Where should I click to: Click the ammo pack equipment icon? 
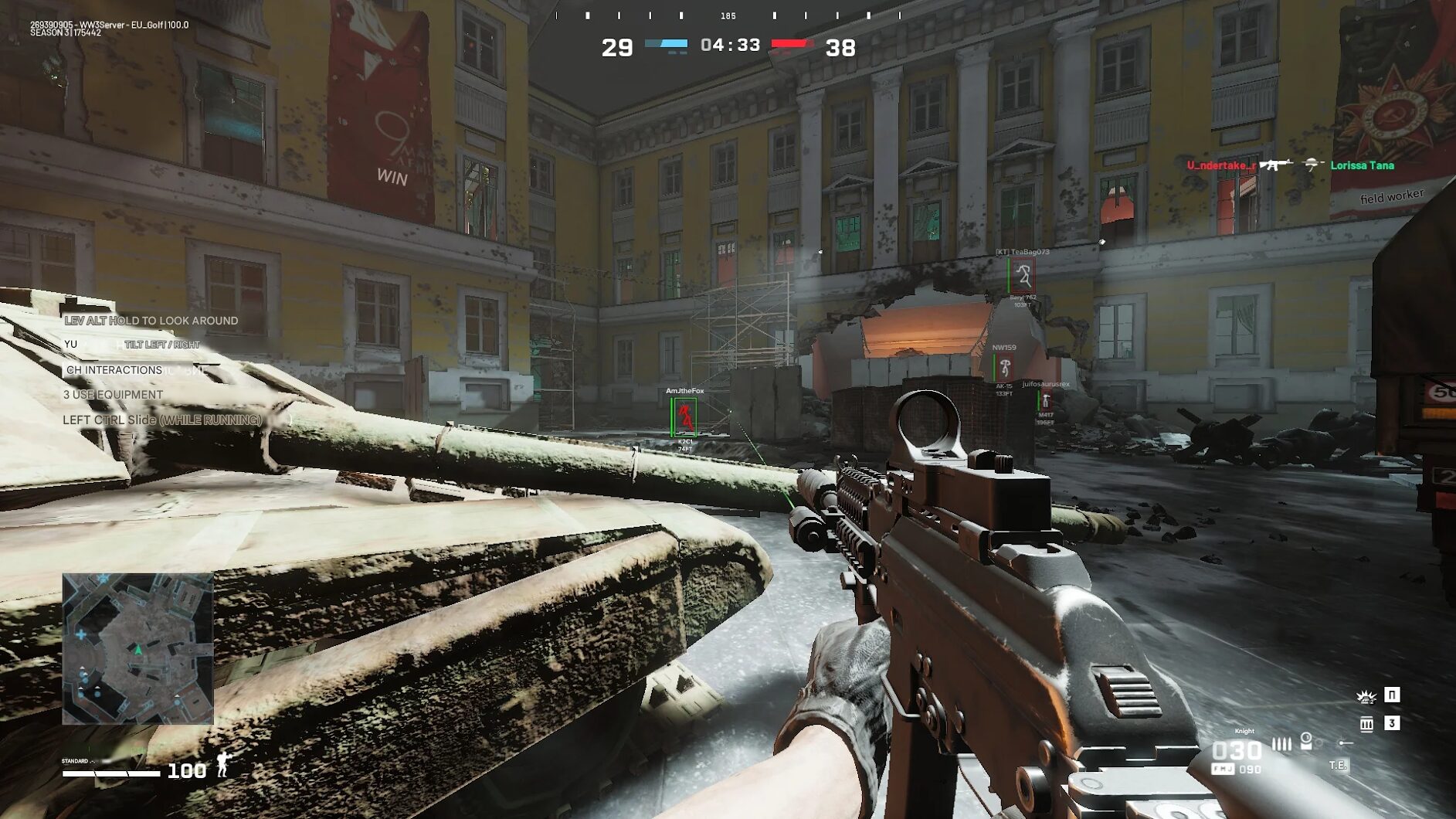point(1366,724)
